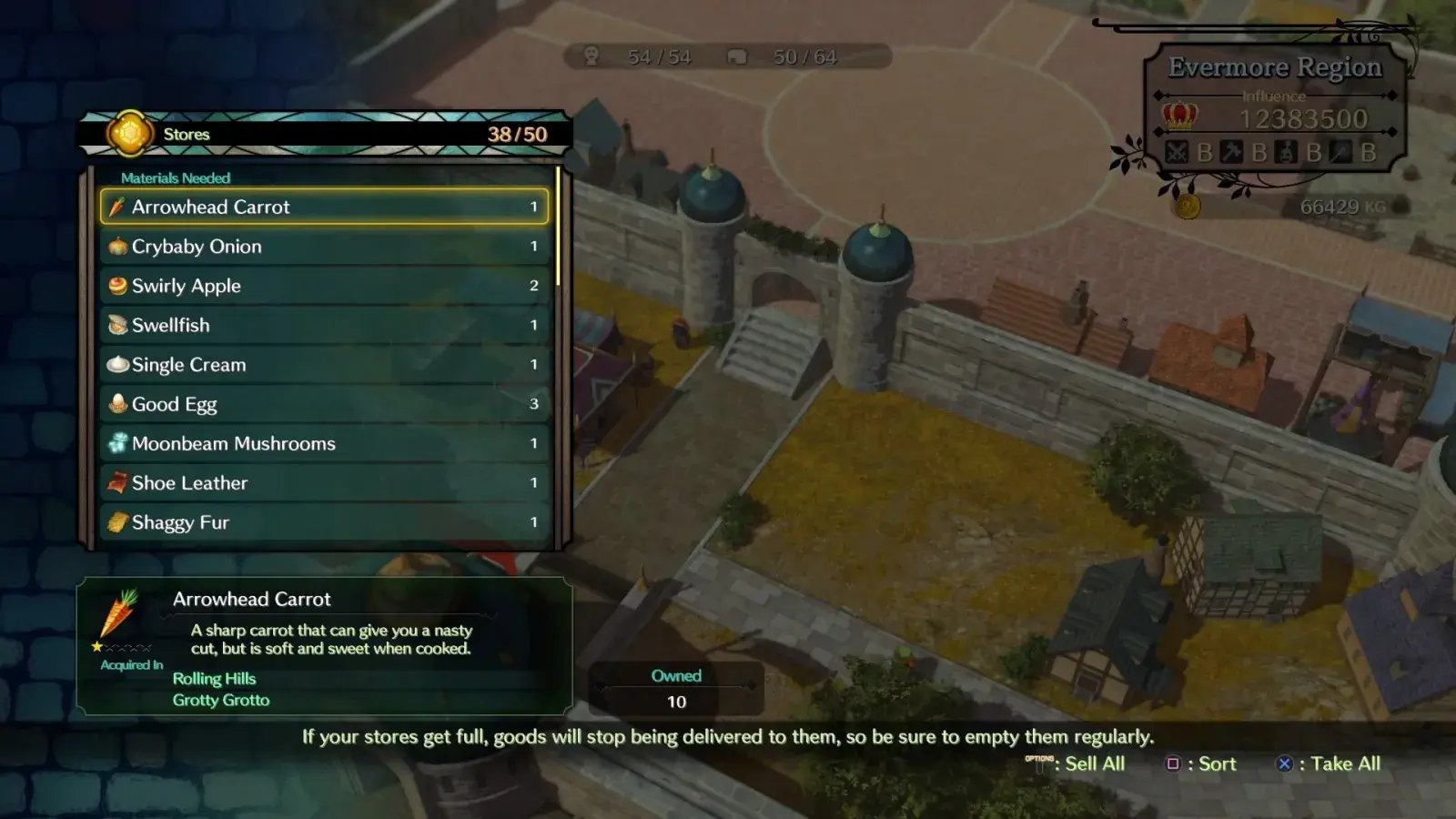
Task: Select the Arrowhead Carrot row
Action: click(x=324, y=207)
